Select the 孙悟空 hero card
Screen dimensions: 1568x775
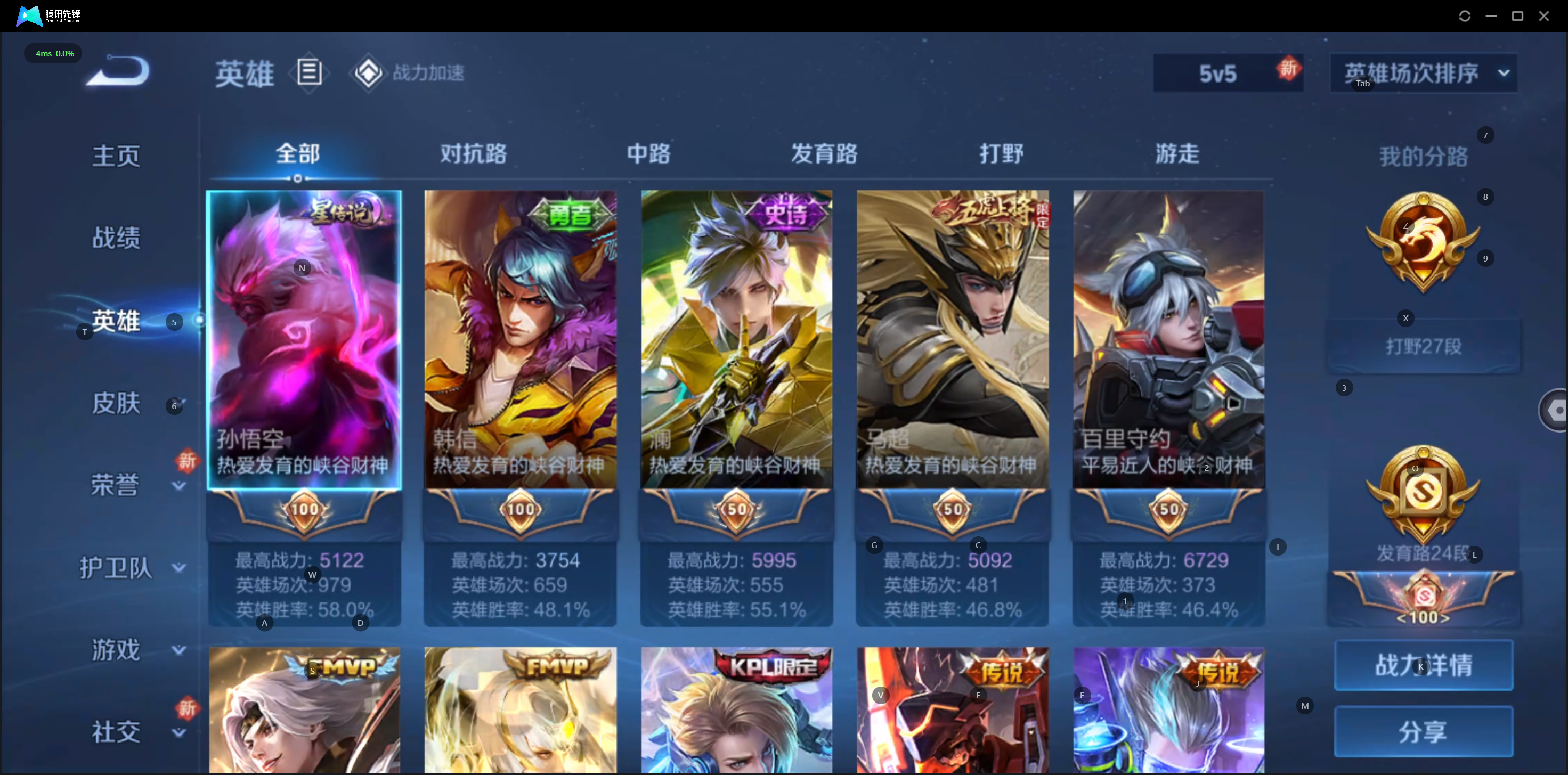304,341
